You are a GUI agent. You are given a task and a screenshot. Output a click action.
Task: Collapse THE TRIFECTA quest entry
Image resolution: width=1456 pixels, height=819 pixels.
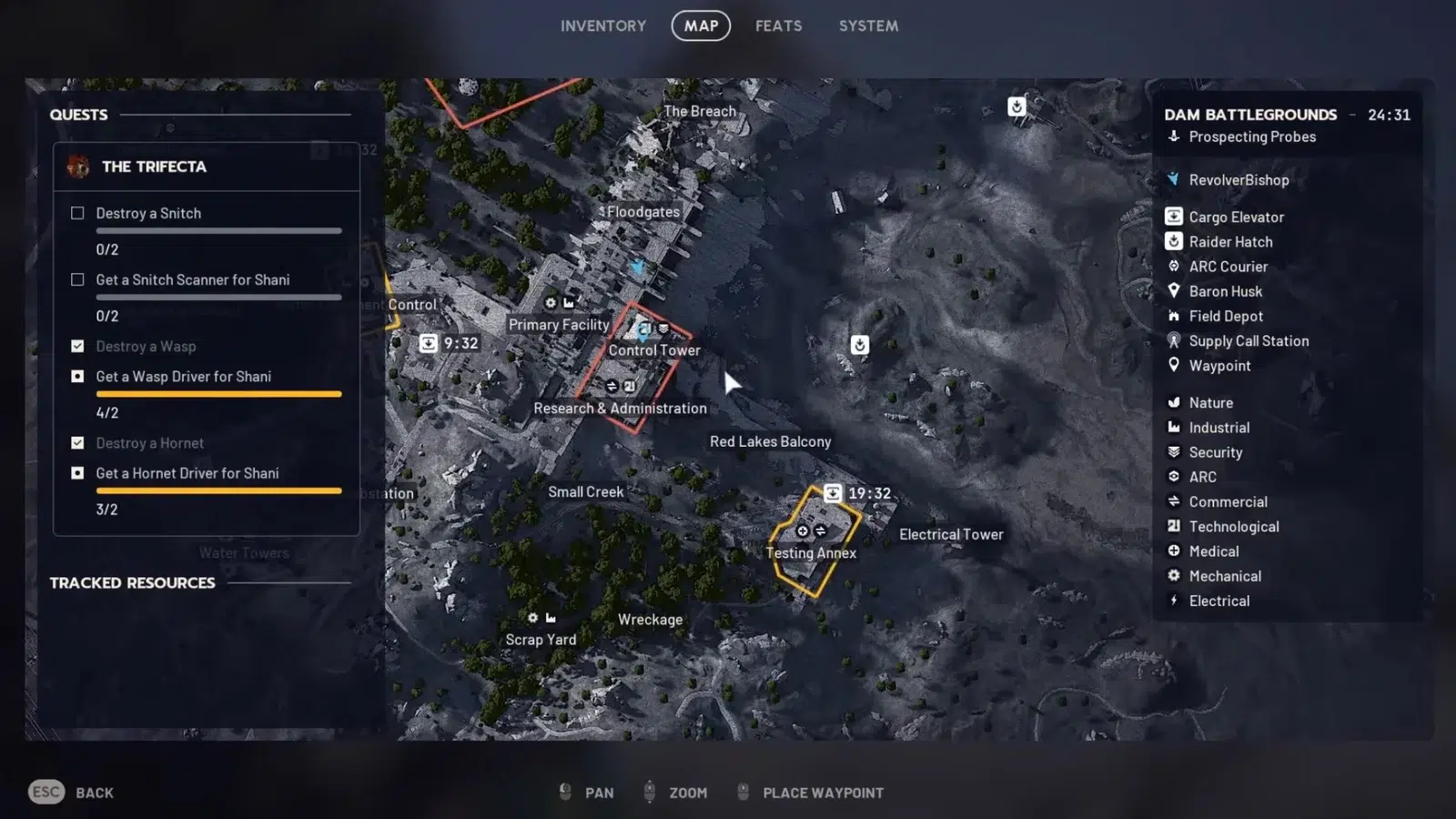155,167
